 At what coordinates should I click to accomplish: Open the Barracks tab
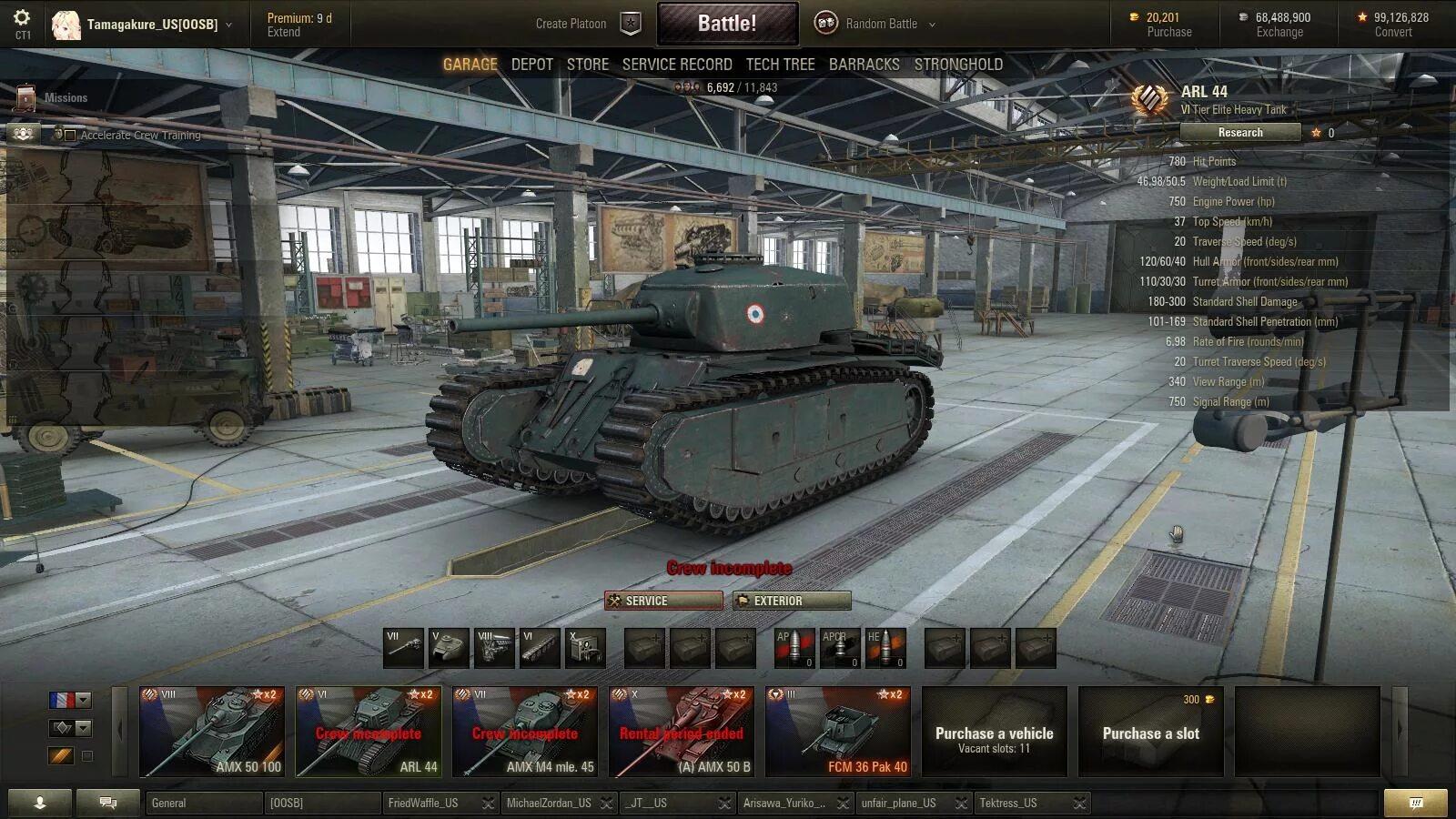(x=864, y=65)
